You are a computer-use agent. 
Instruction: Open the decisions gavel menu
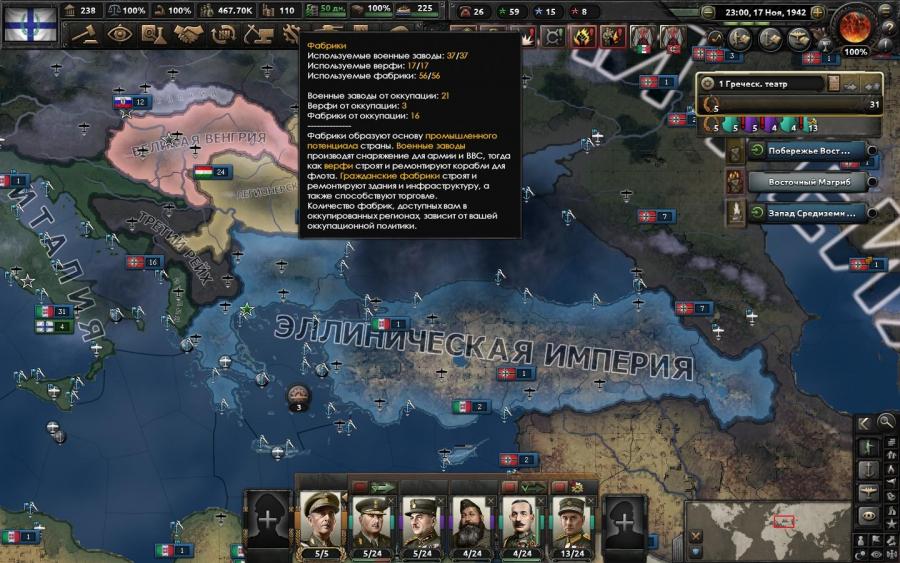[86, 35]
